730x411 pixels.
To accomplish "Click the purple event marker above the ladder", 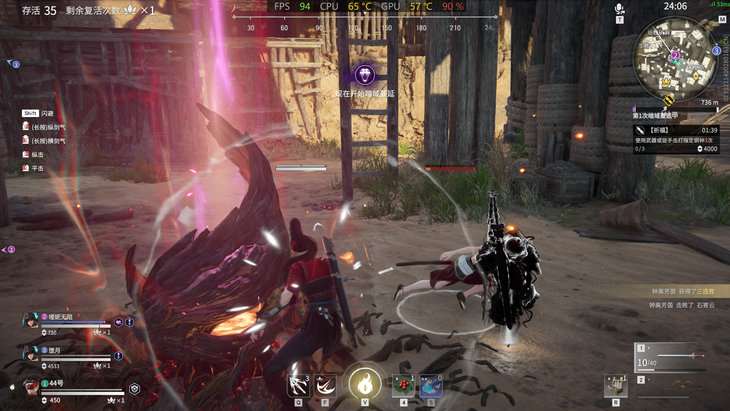I will coord(366,74).
